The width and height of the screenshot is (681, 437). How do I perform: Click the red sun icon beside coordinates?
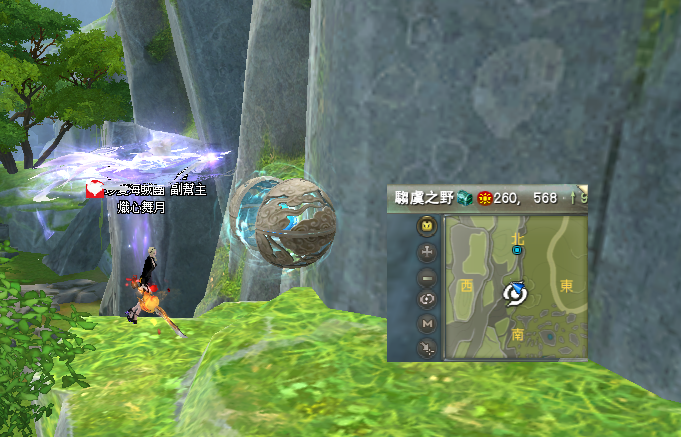click(483, 199)
